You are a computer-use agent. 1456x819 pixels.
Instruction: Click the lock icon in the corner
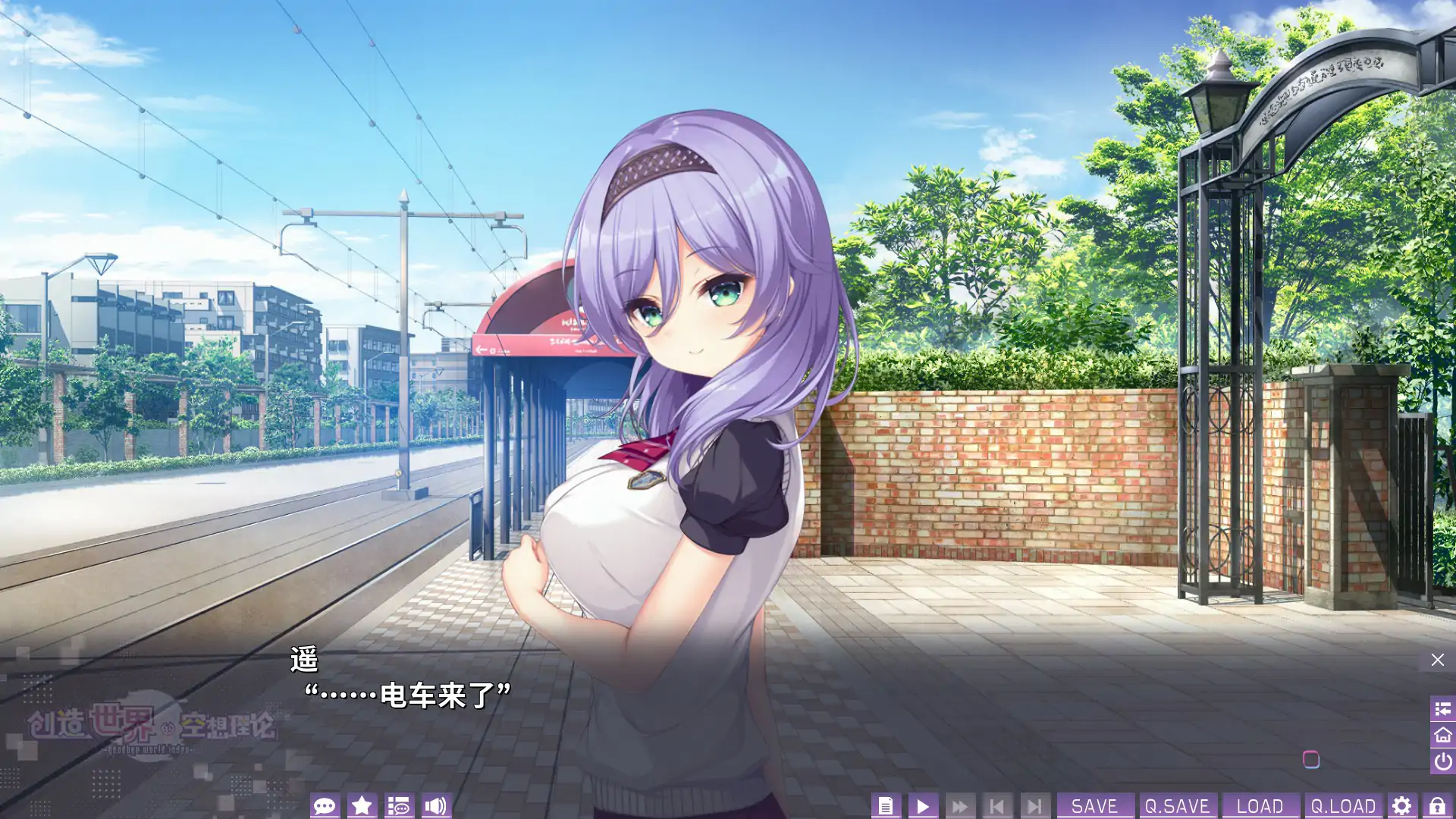point(1436,805)
